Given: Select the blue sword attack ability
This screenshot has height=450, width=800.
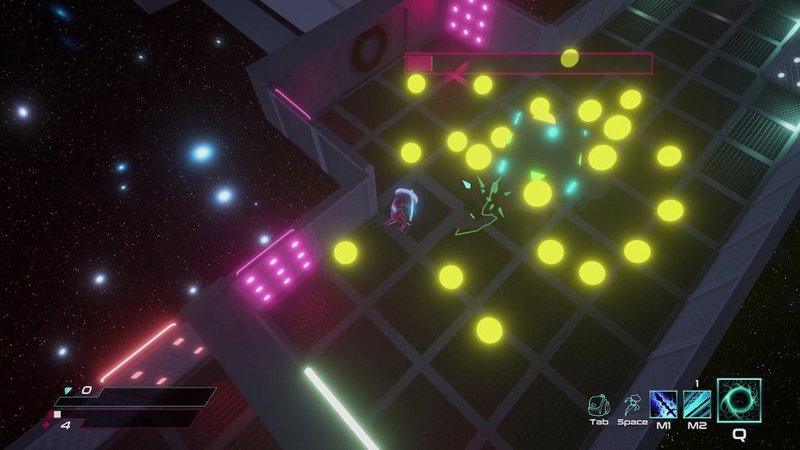Looking at the screenshot, I should [x=664, y=404].
